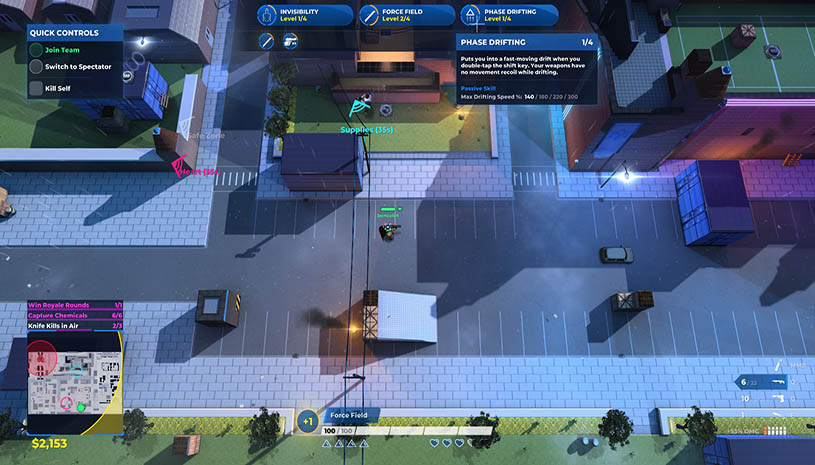Screen dimensions: 815x465
Task: Select the Force Field skill
Action: pos(405,15)
